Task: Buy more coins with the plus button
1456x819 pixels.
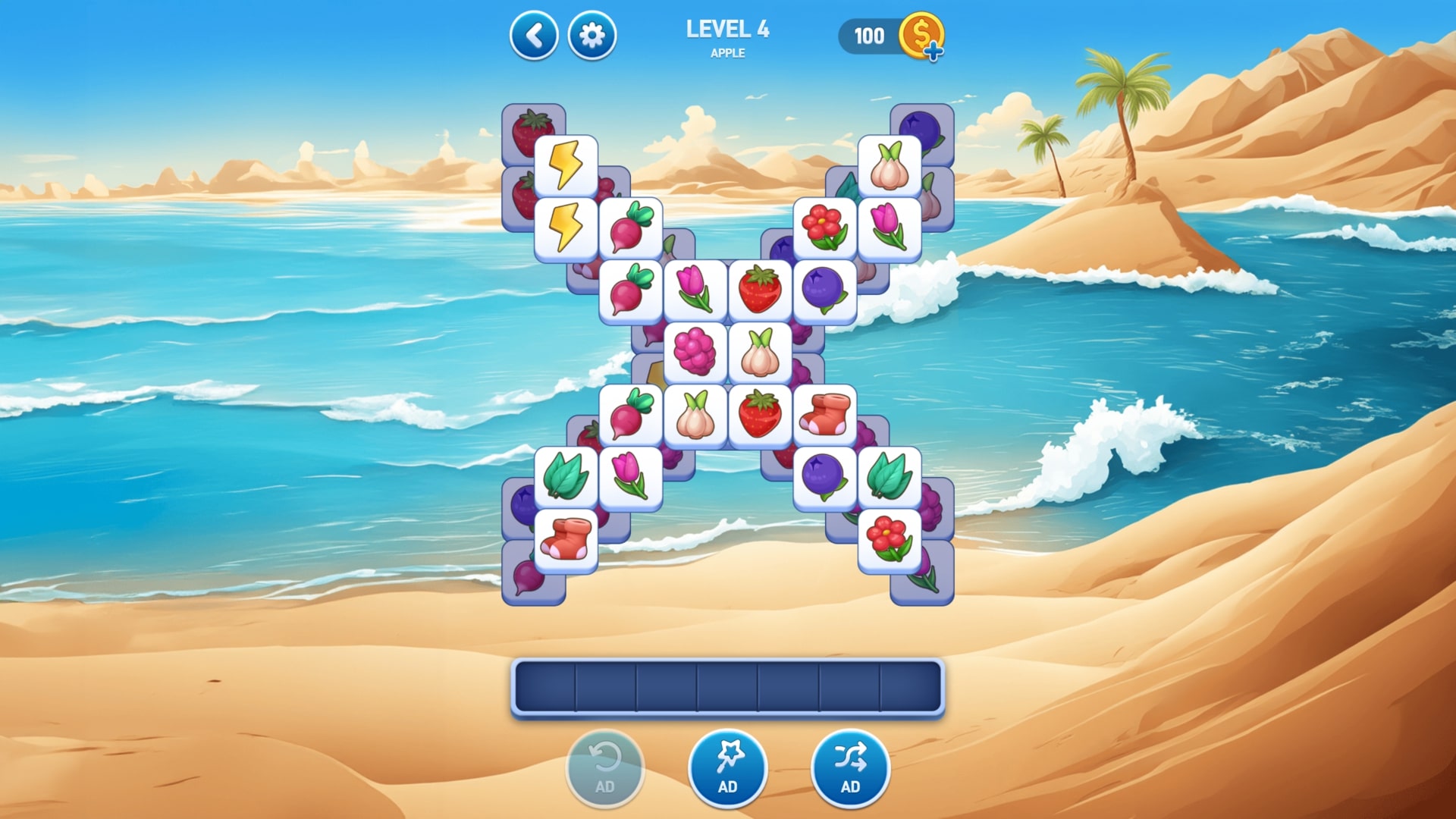Action: 934,52
